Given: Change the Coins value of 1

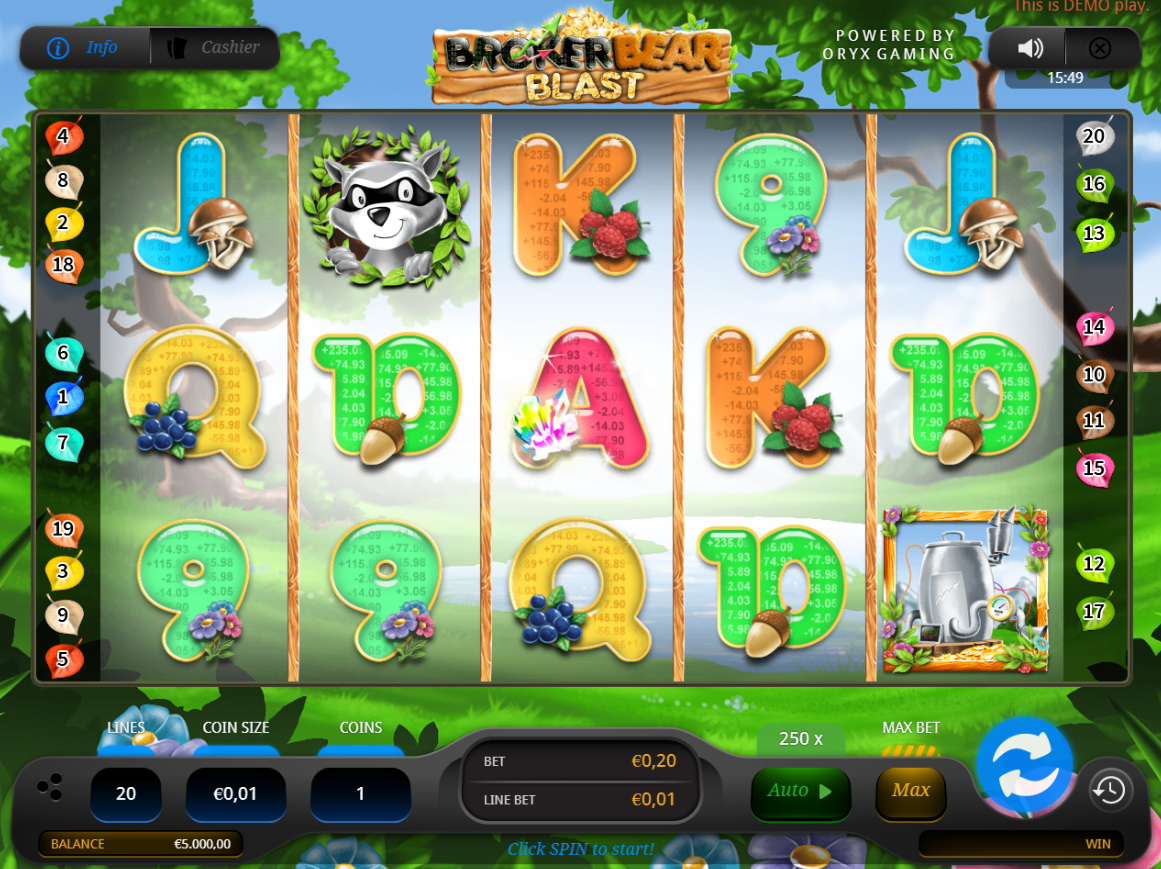Looking at the screenshot, I should [360, 794].
